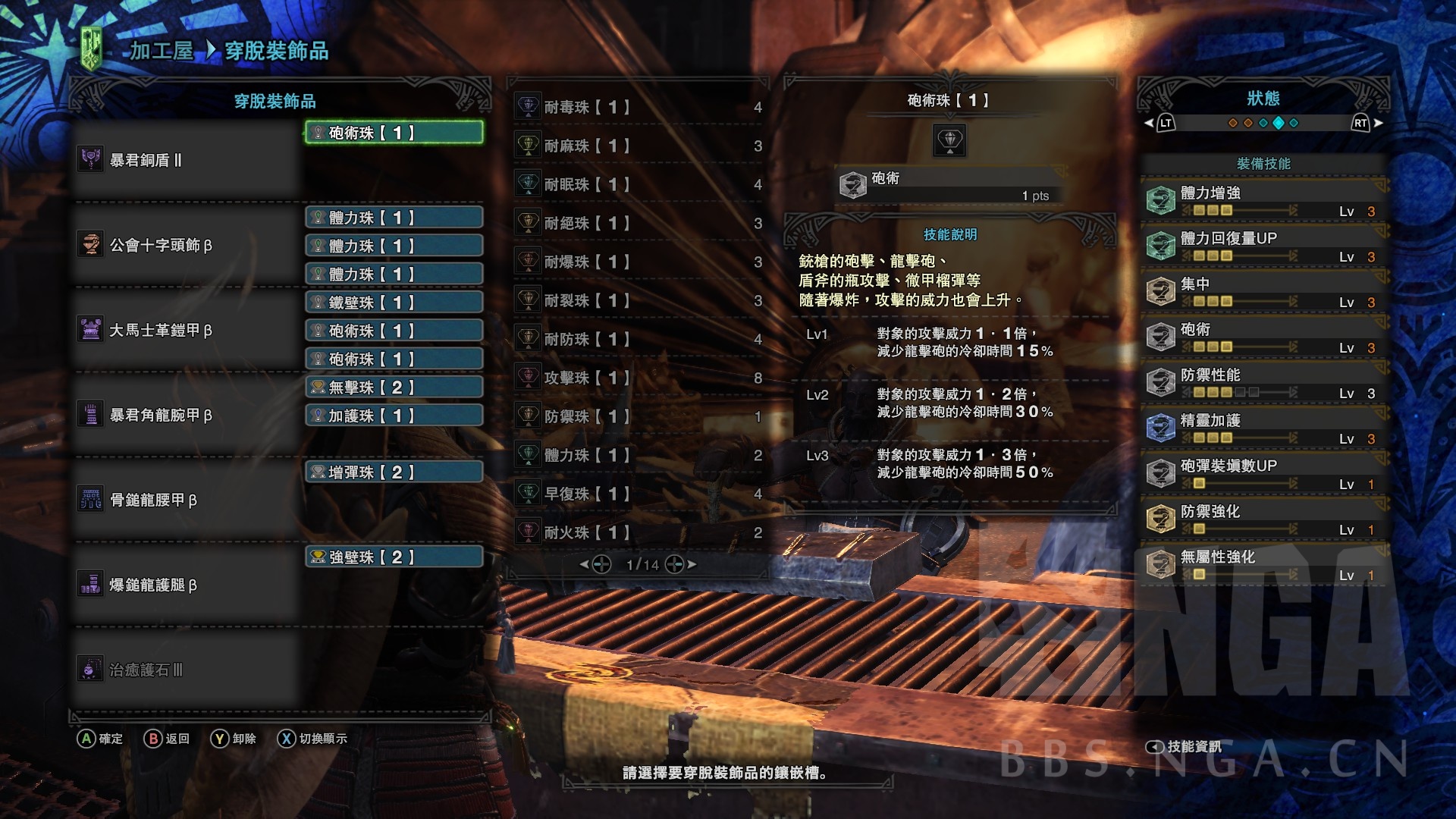Select the 加護珠 decoration slot

tap(394, 416)
